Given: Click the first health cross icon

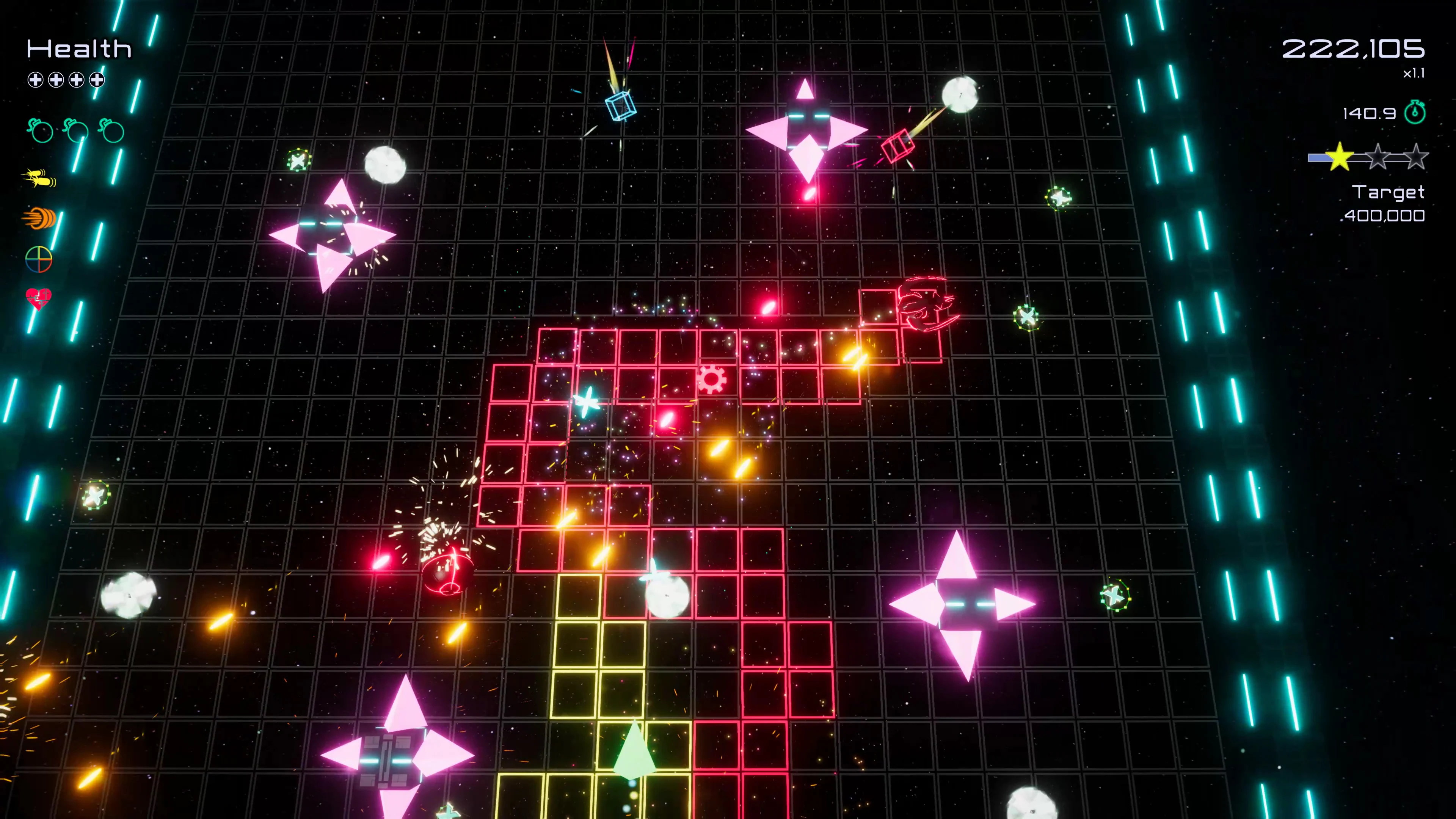Looking at the screenshot, I should click(x=36, y=80).
